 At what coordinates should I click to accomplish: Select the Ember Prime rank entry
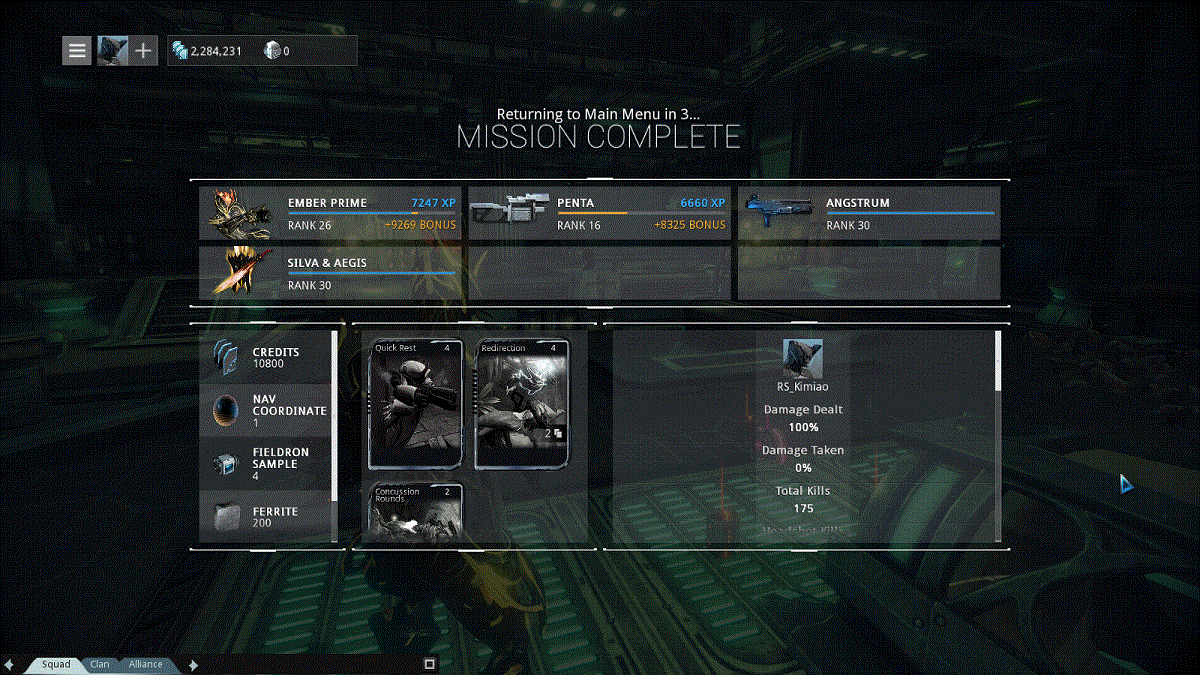pos(332,213)
